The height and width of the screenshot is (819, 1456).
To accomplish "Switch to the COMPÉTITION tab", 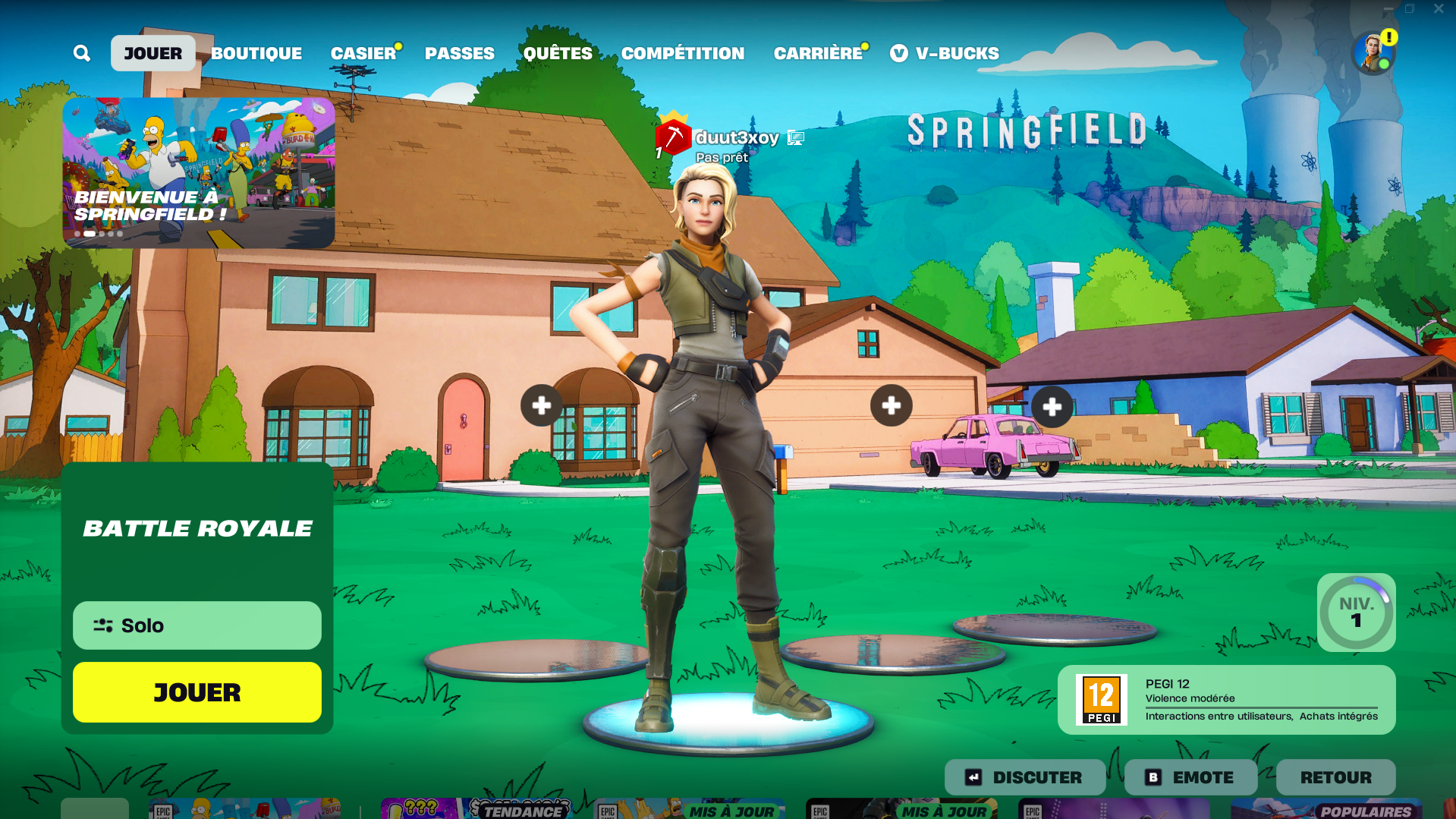I will click(683, 53).
